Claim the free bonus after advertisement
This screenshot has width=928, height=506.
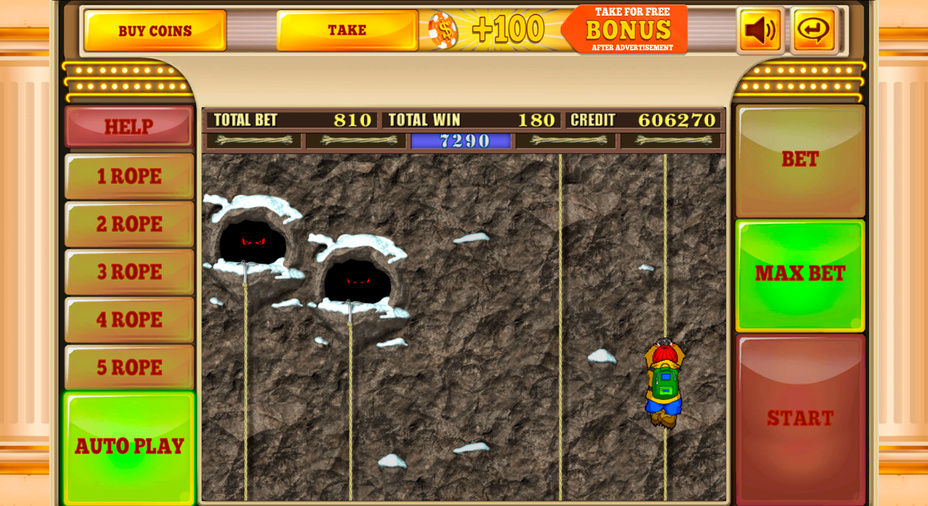coord(627,29)
